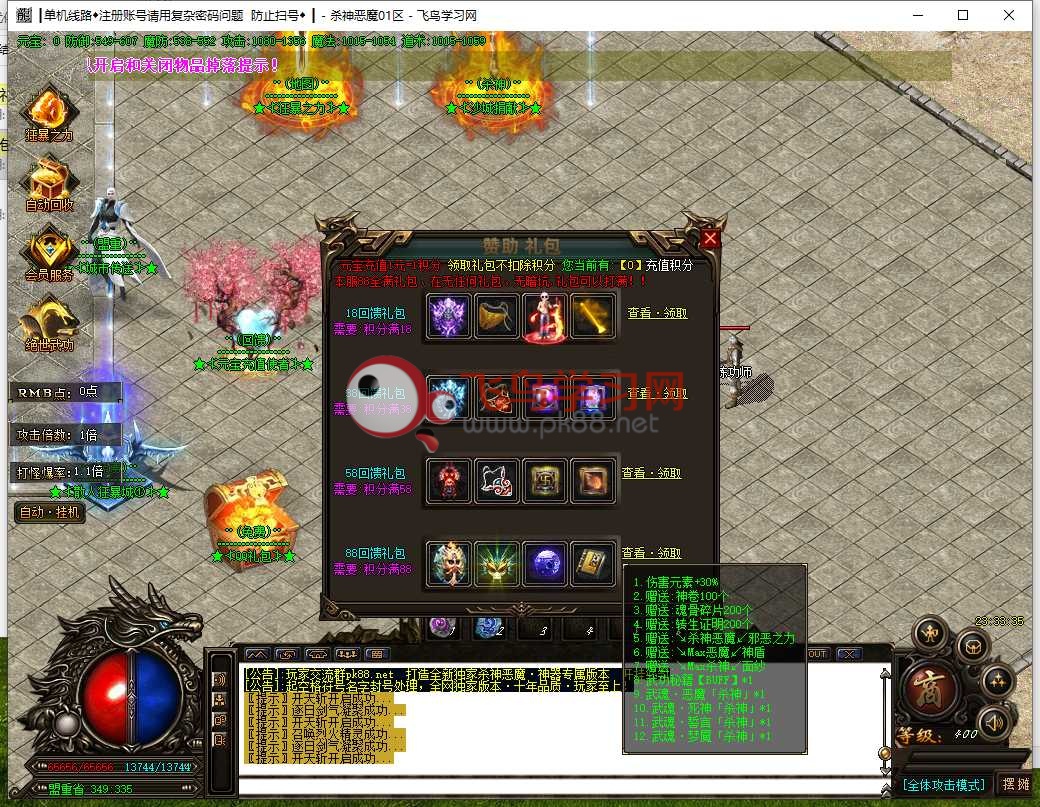
Task: Open the 摆摊 stall button
Action: coord(1014,784)
